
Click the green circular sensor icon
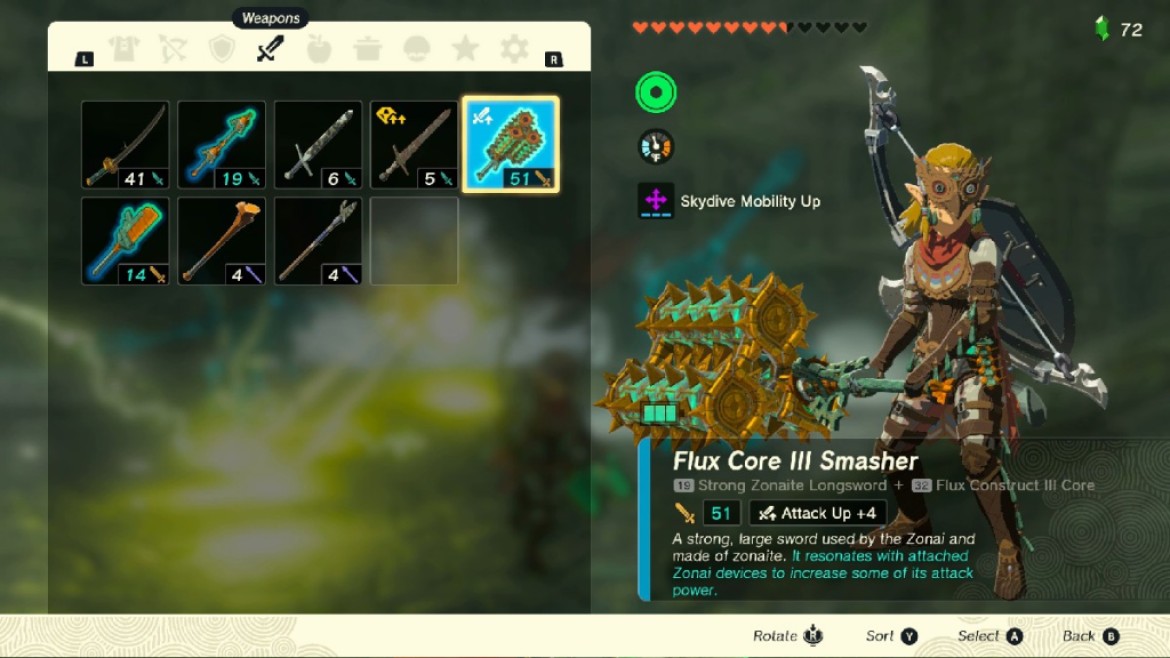point(656,93)
